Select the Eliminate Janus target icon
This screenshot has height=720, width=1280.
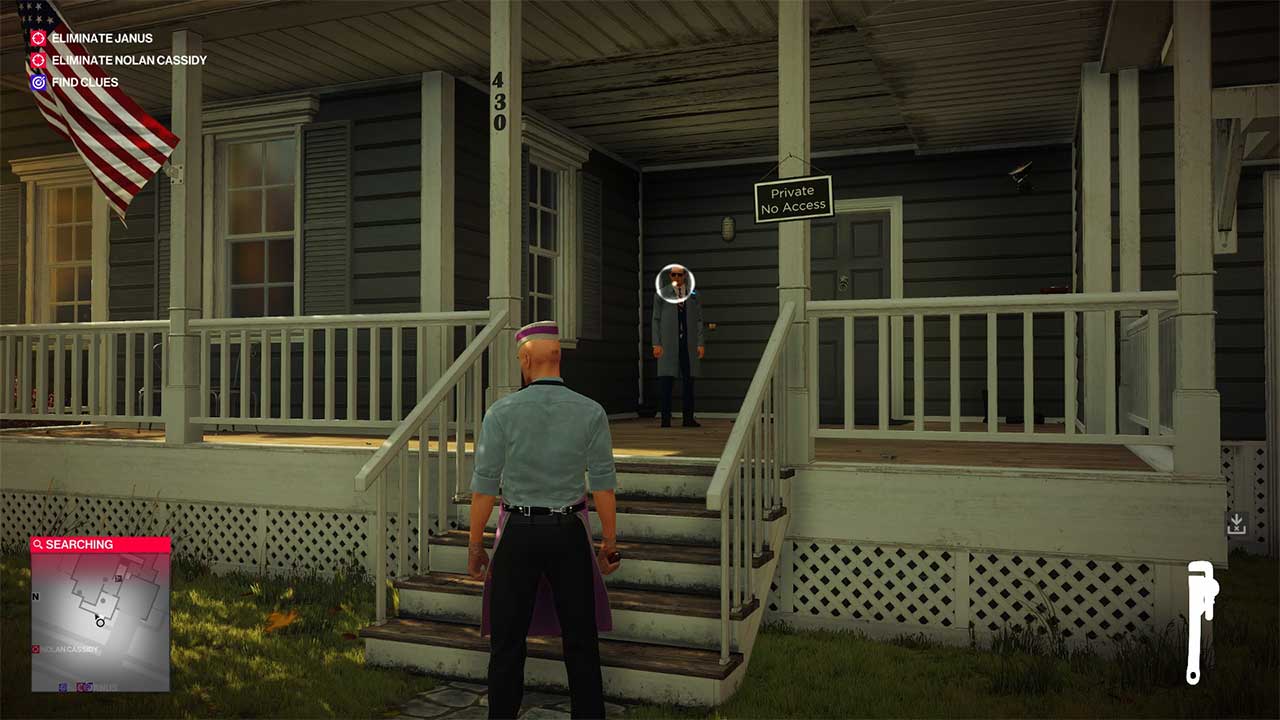[36, 39]
